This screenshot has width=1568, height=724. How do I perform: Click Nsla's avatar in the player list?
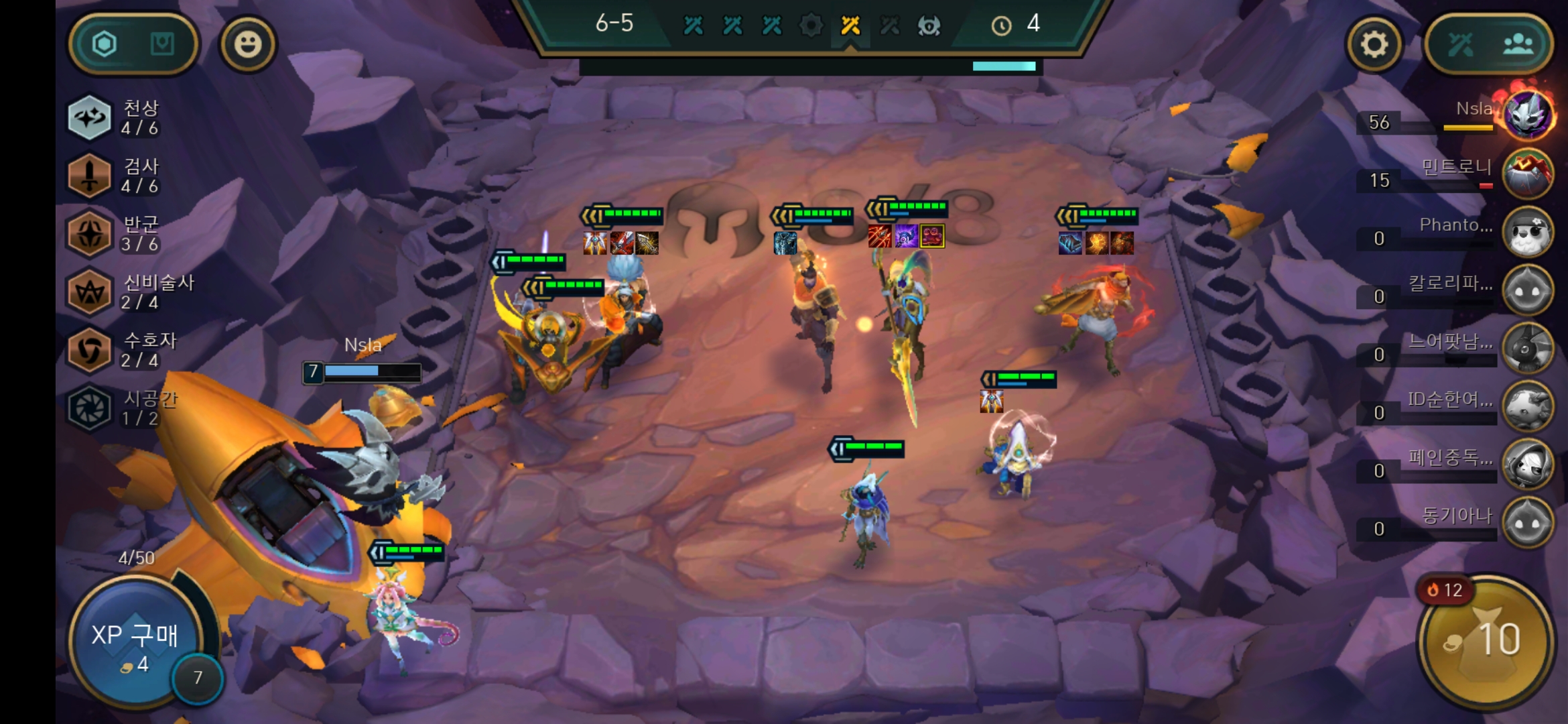click(x=1528, y=115)
